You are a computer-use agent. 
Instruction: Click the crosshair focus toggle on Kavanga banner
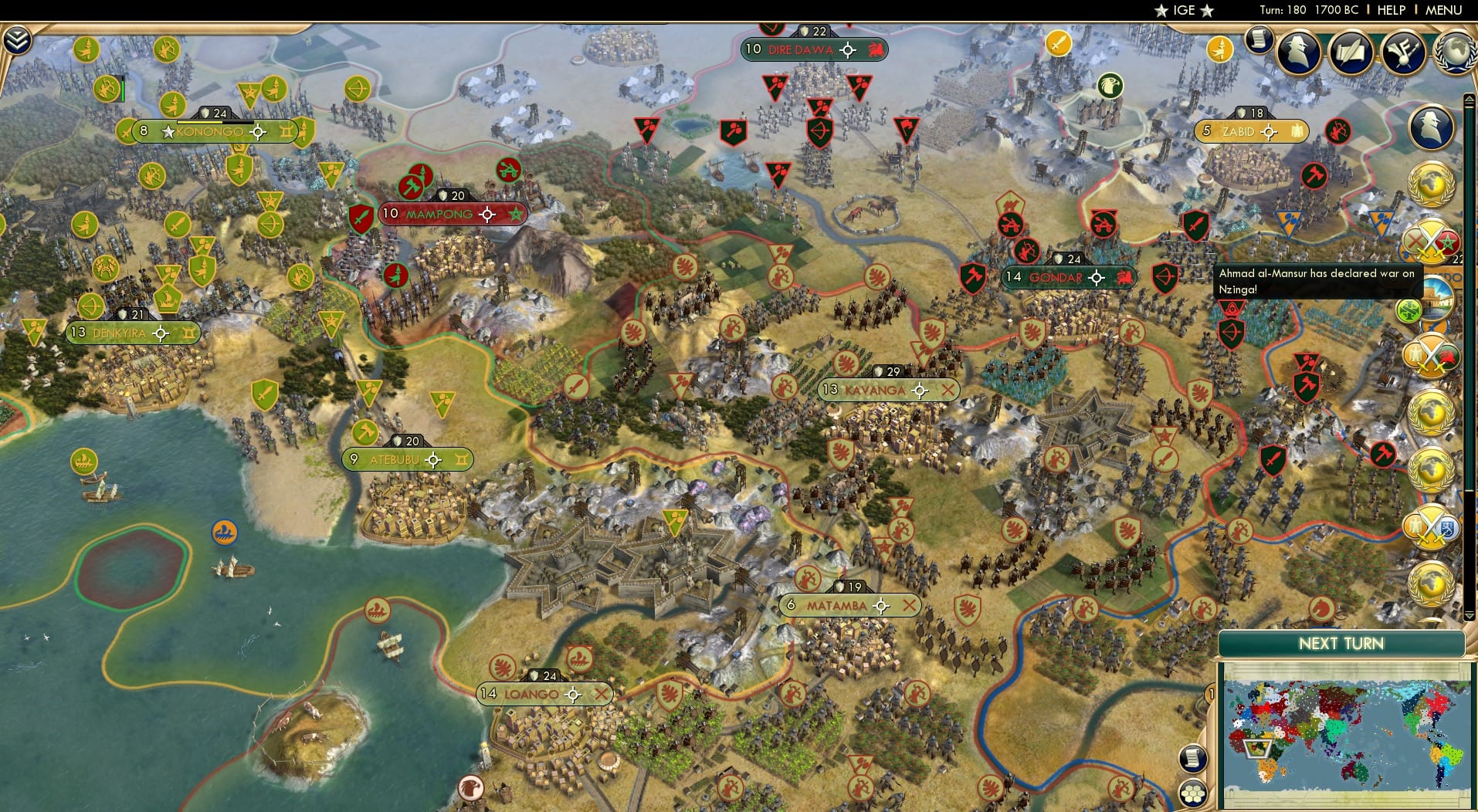[919, 390]
